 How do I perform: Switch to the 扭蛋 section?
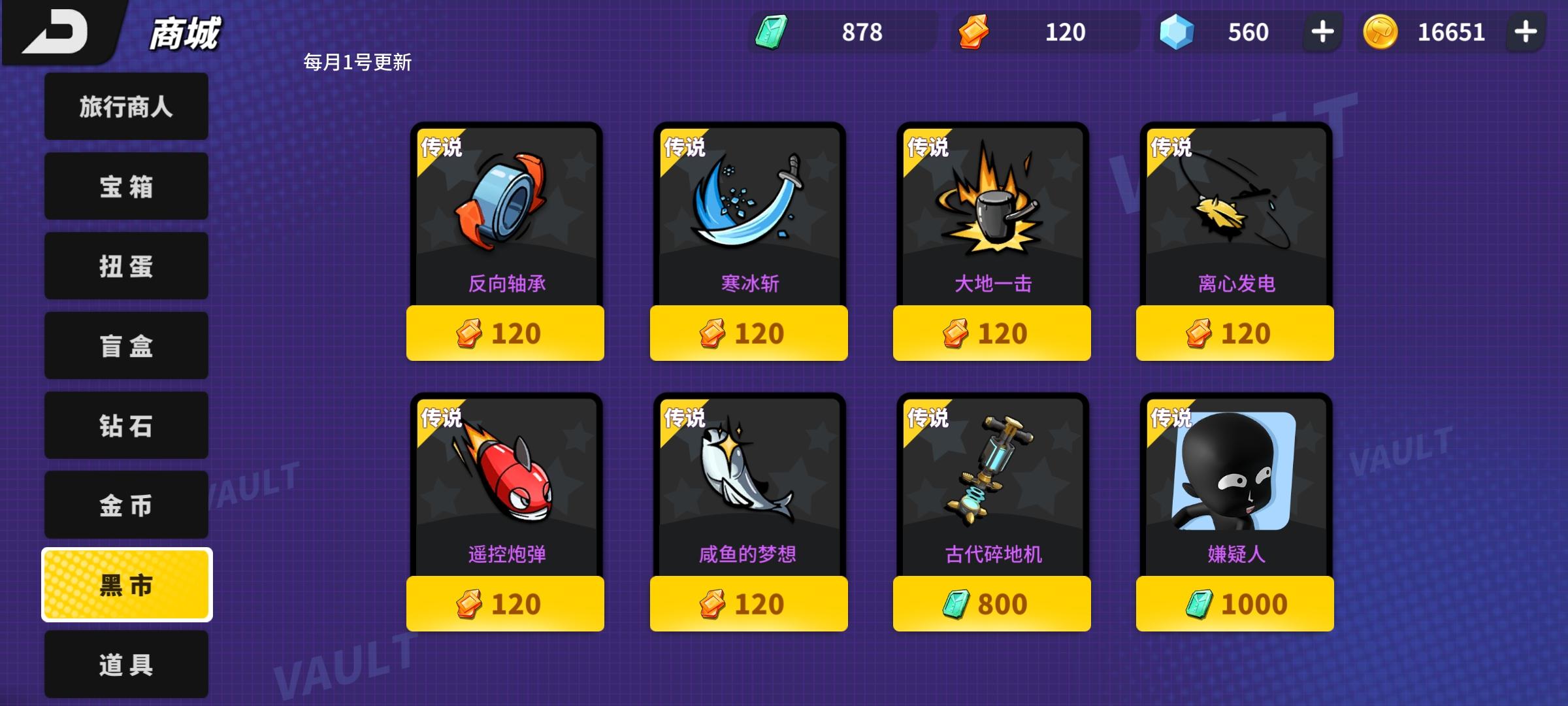coord(125,265)
